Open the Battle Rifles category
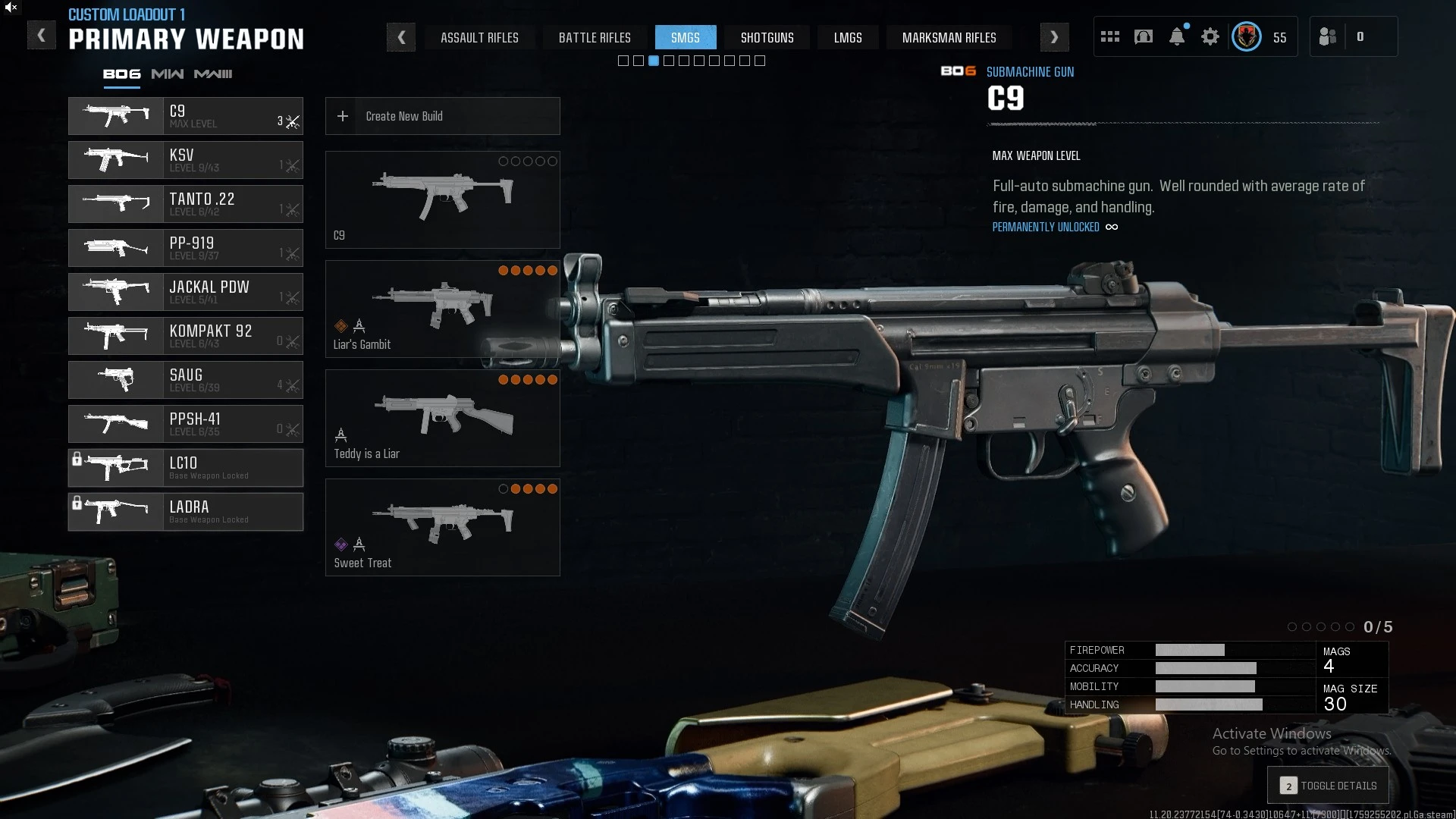 coord(595,37)
